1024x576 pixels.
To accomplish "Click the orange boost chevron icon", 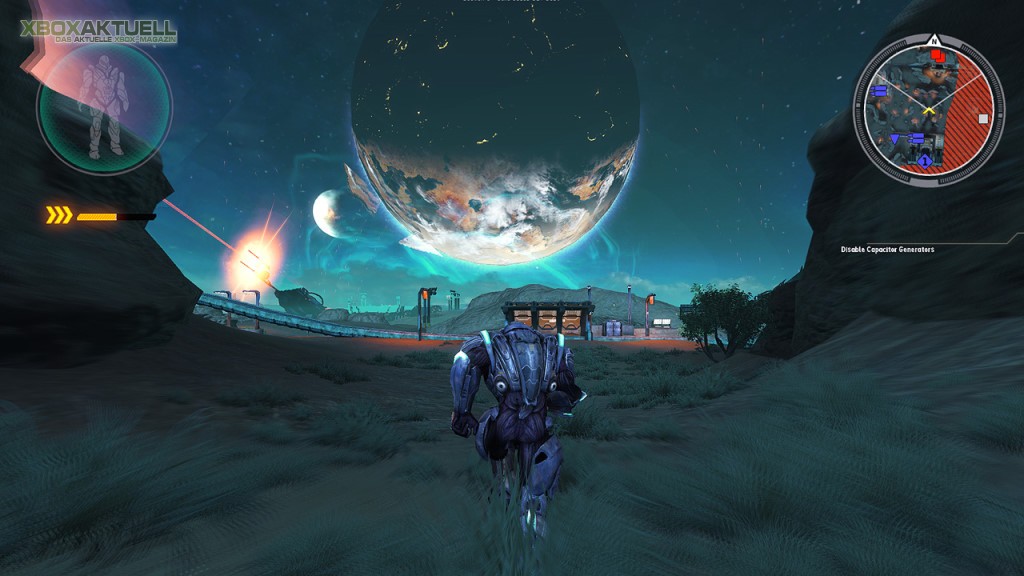I will tap(60, 215).
